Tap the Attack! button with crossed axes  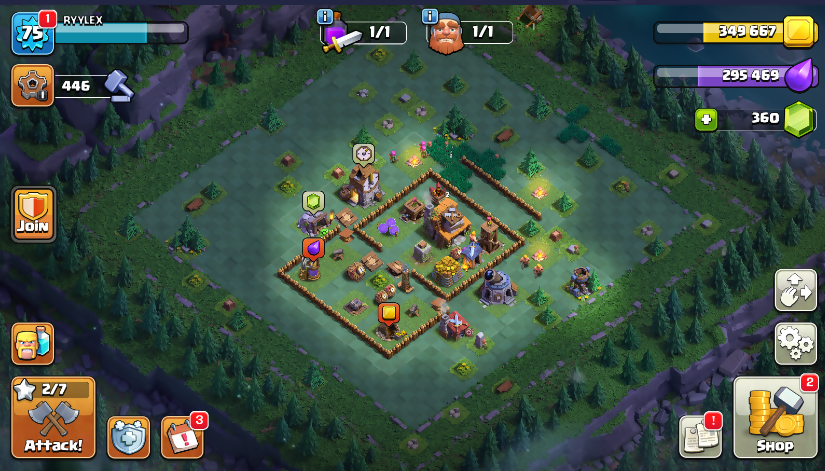click(53, 417)
